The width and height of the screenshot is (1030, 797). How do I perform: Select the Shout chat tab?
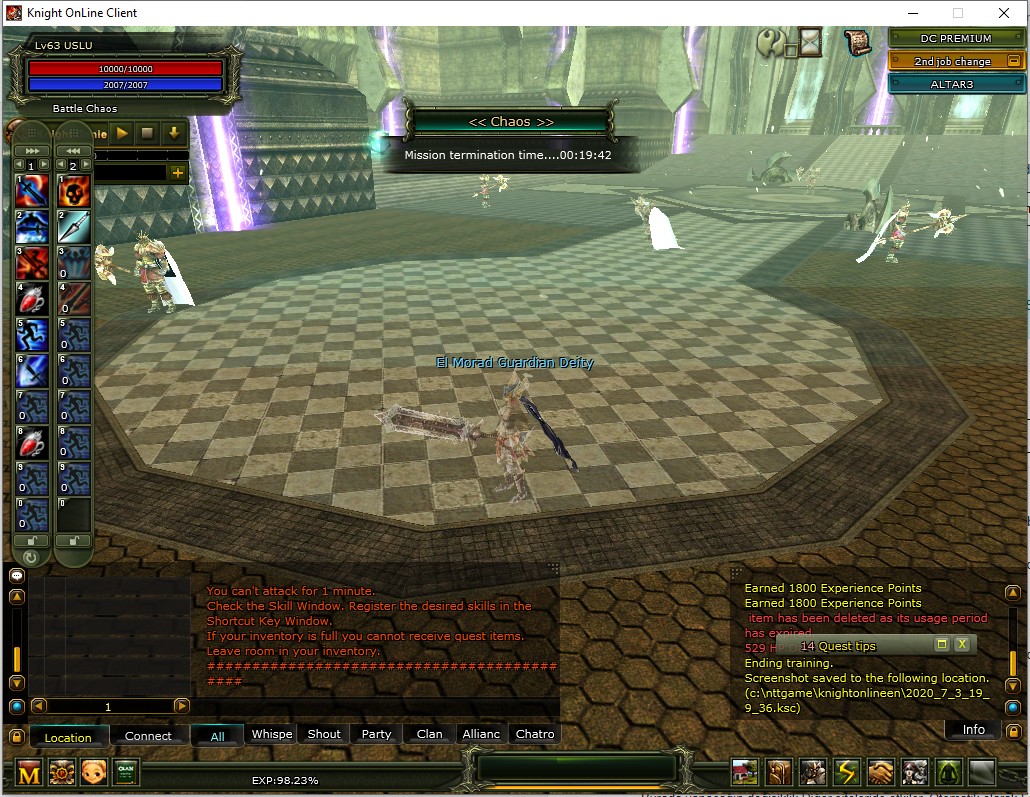click(324, 734)
